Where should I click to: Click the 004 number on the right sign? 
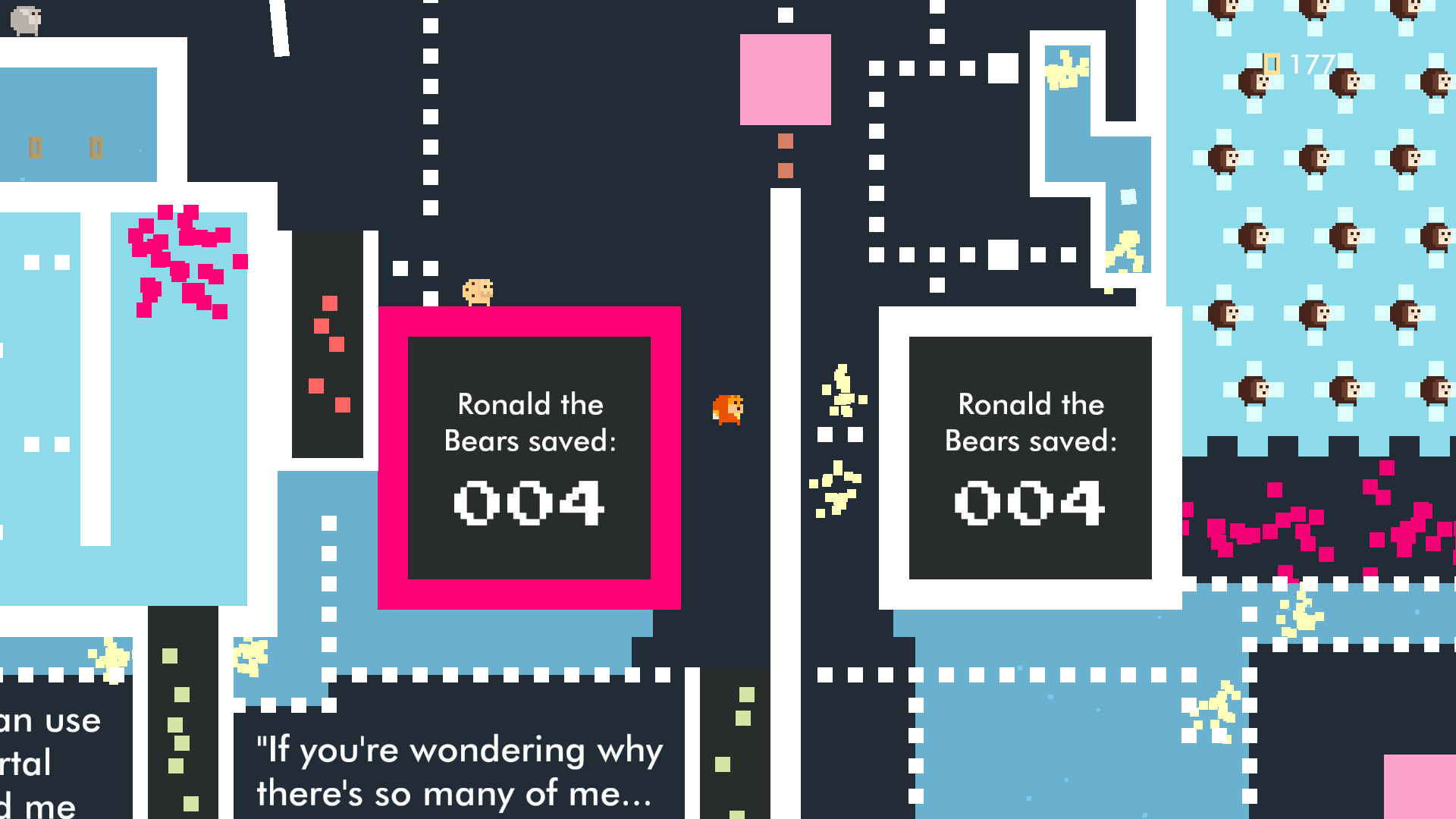1028,500
